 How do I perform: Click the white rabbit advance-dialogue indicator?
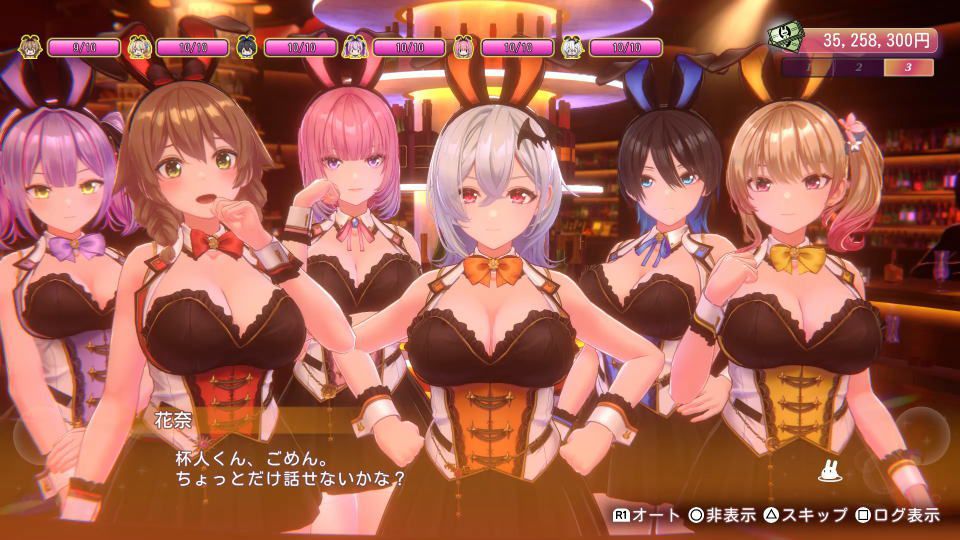click(x=827, y=470)
